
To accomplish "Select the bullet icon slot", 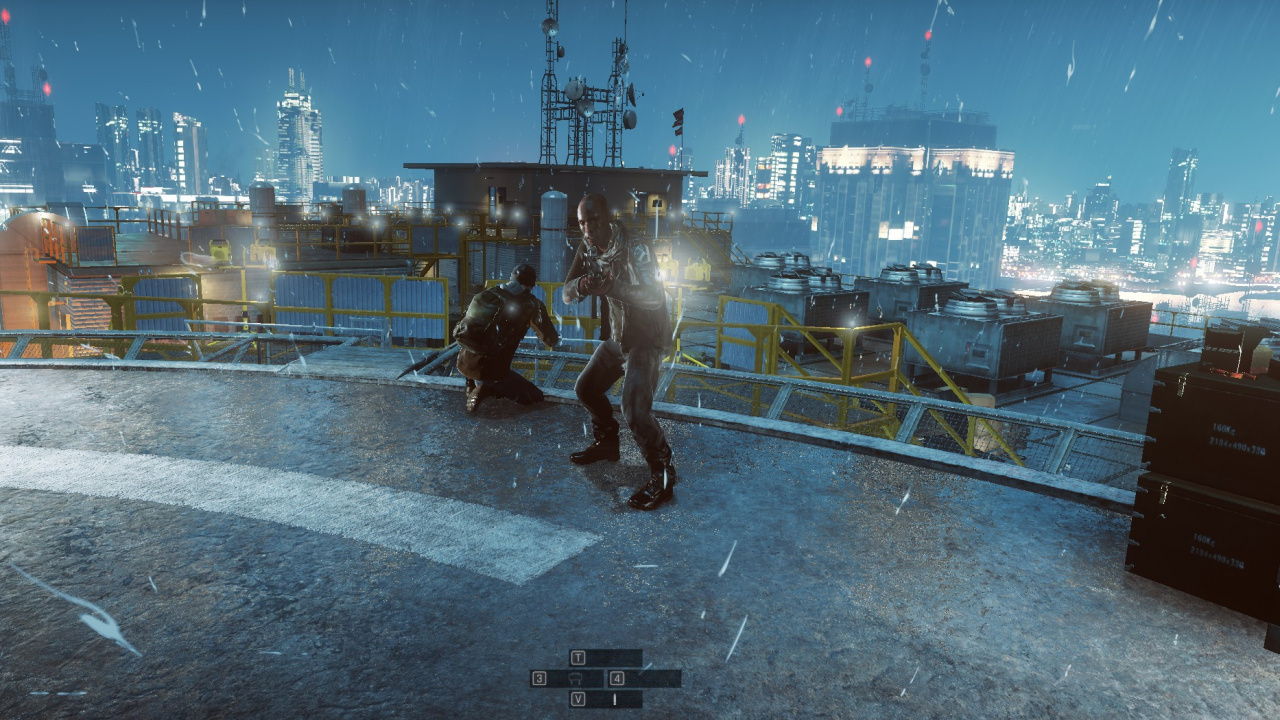I will tap(614, 699).
